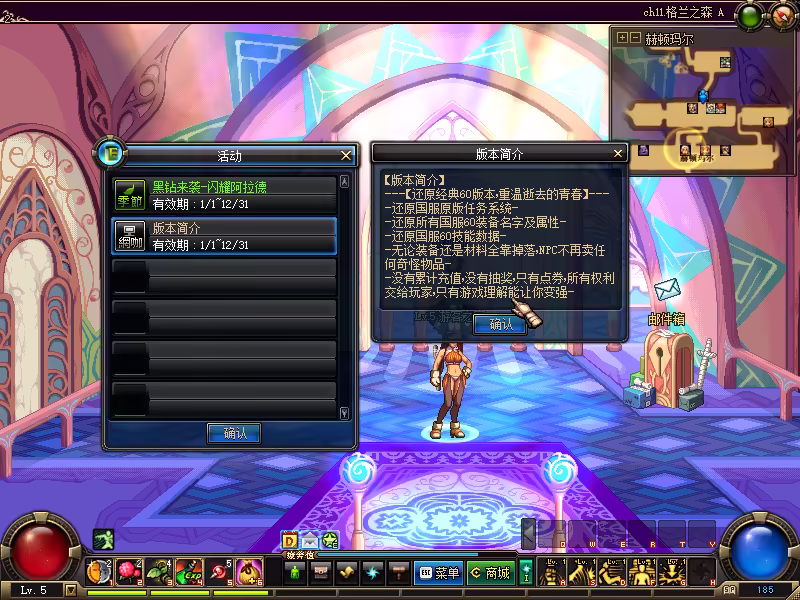Open the yellow D icon above the hotbar
Image resolution: width=800 pixels, height=600 pixels.
click(x=289, y=541)
